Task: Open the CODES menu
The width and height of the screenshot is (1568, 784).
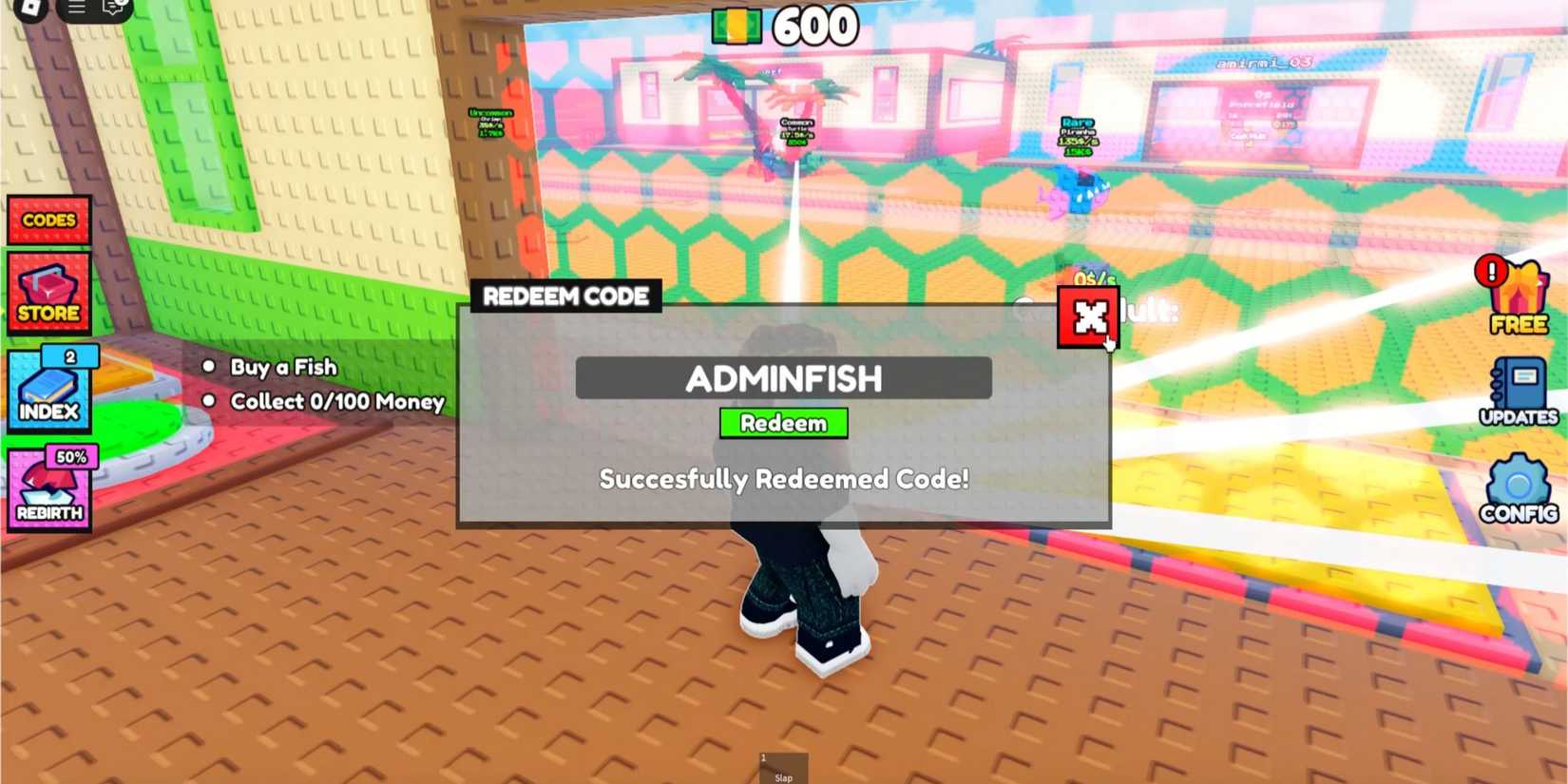Action: coord(48,220)
